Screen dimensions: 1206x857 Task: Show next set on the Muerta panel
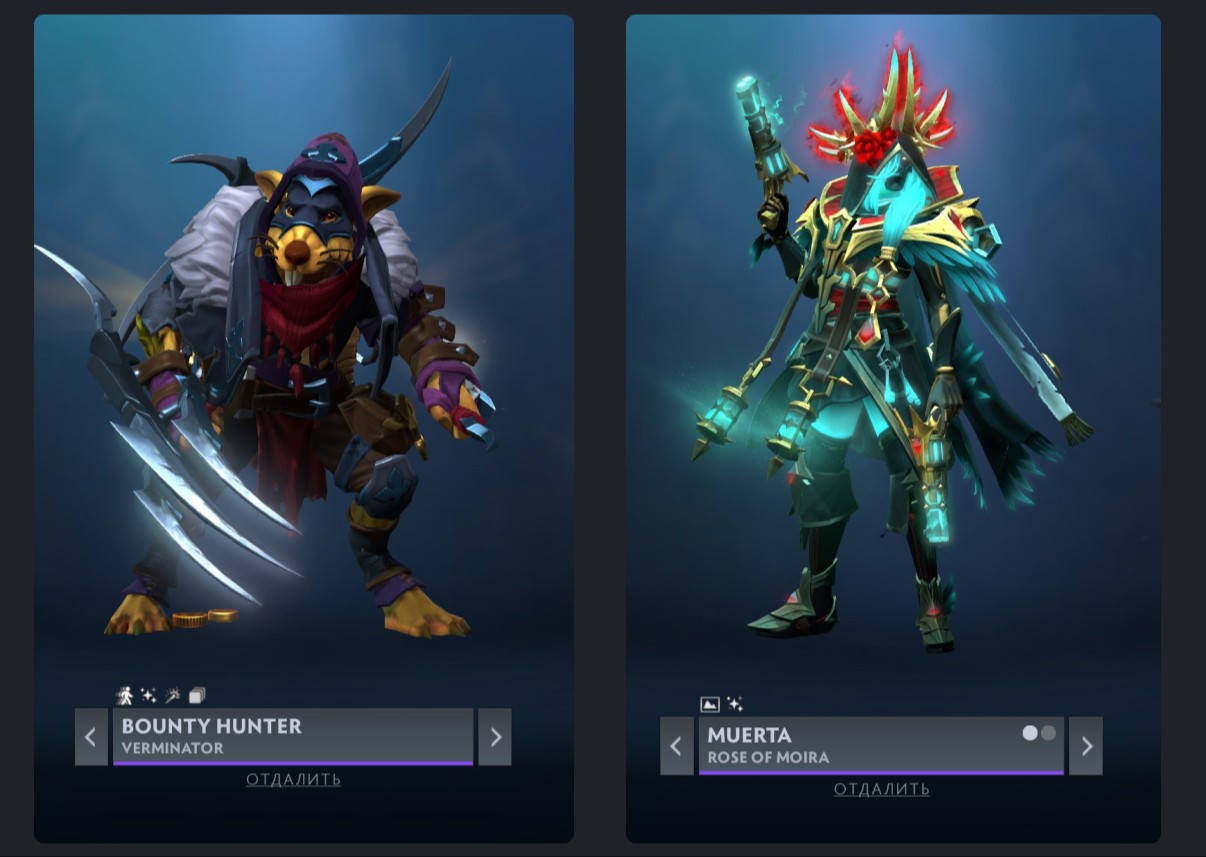pyautogui.click(x=1086, y=746)
